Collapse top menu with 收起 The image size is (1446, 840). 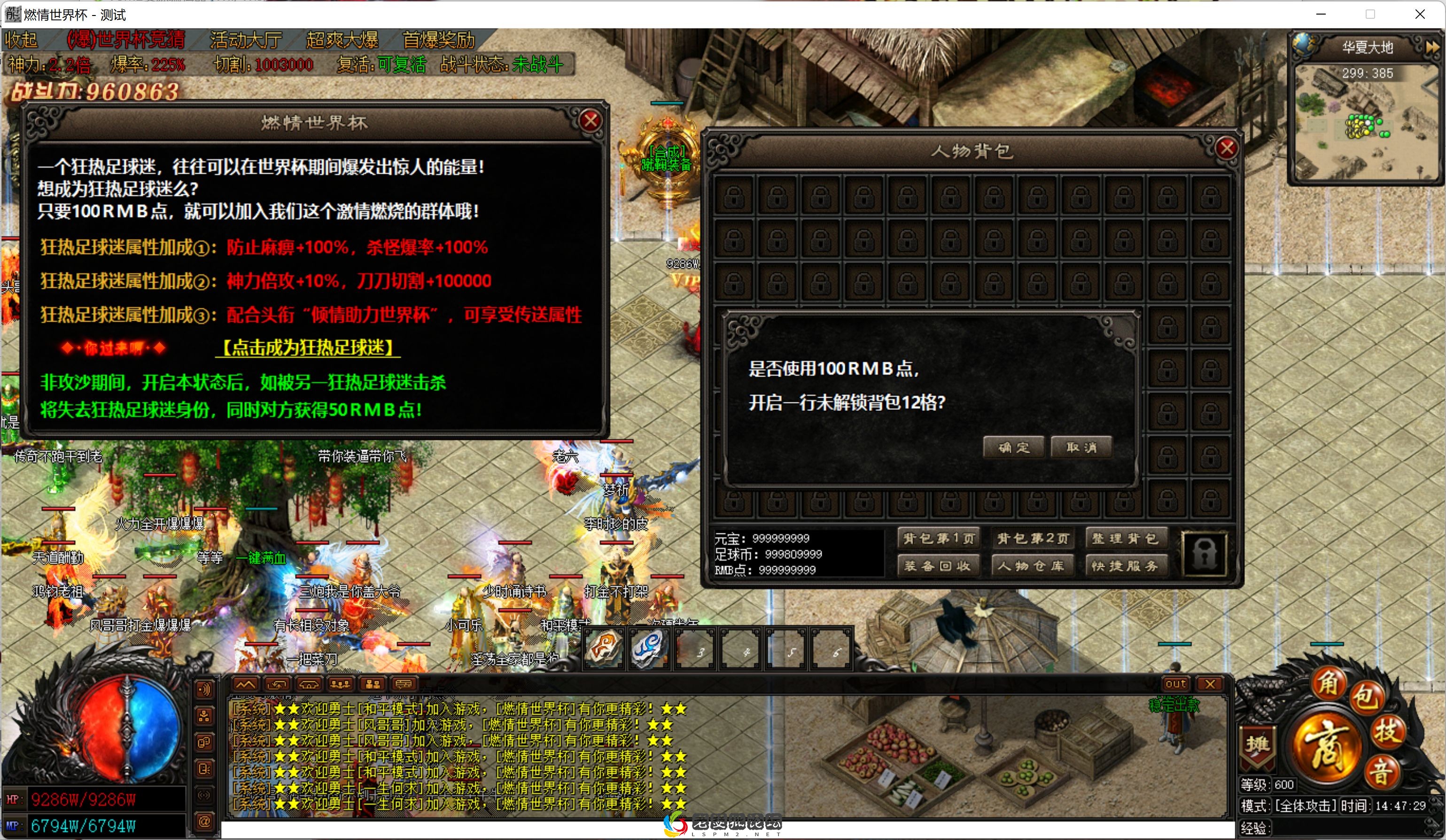pyautogui.click(x=21, y=40)
